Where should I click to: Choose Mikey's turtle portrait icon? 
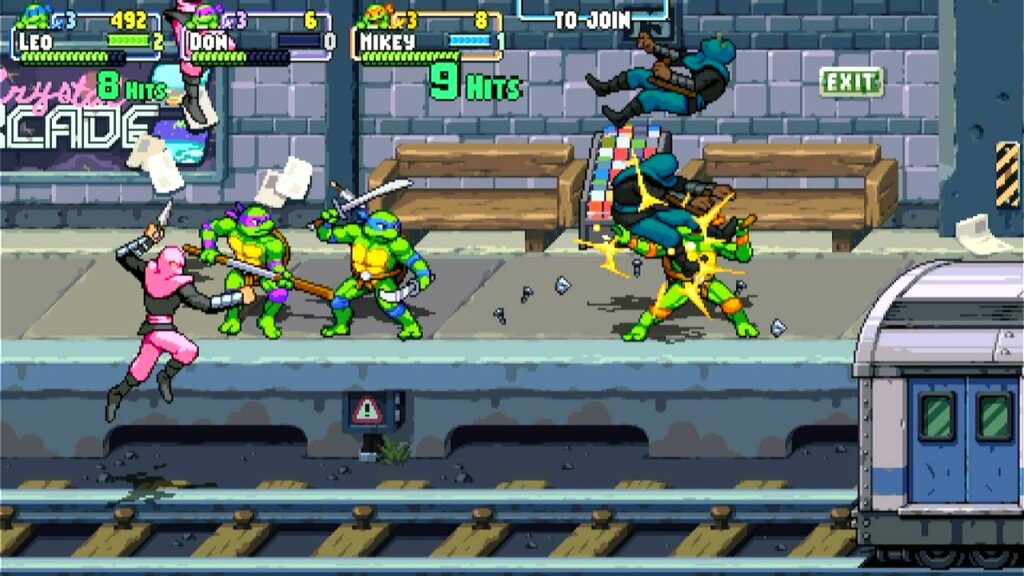pos(378,15)
